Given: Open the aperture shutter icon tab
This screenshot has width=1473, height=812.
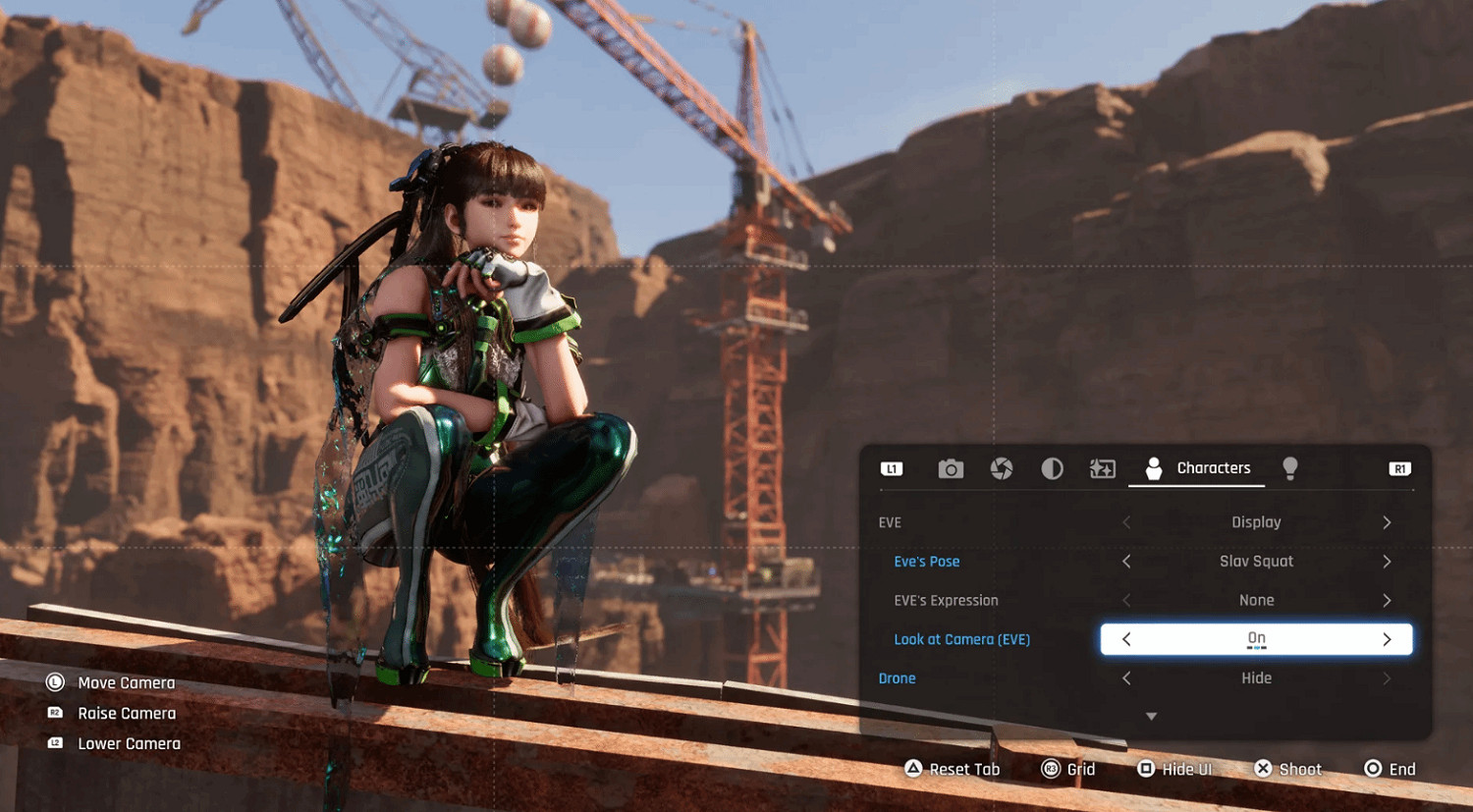Looking at the screenshot, I should click(x=1002, y=469).
